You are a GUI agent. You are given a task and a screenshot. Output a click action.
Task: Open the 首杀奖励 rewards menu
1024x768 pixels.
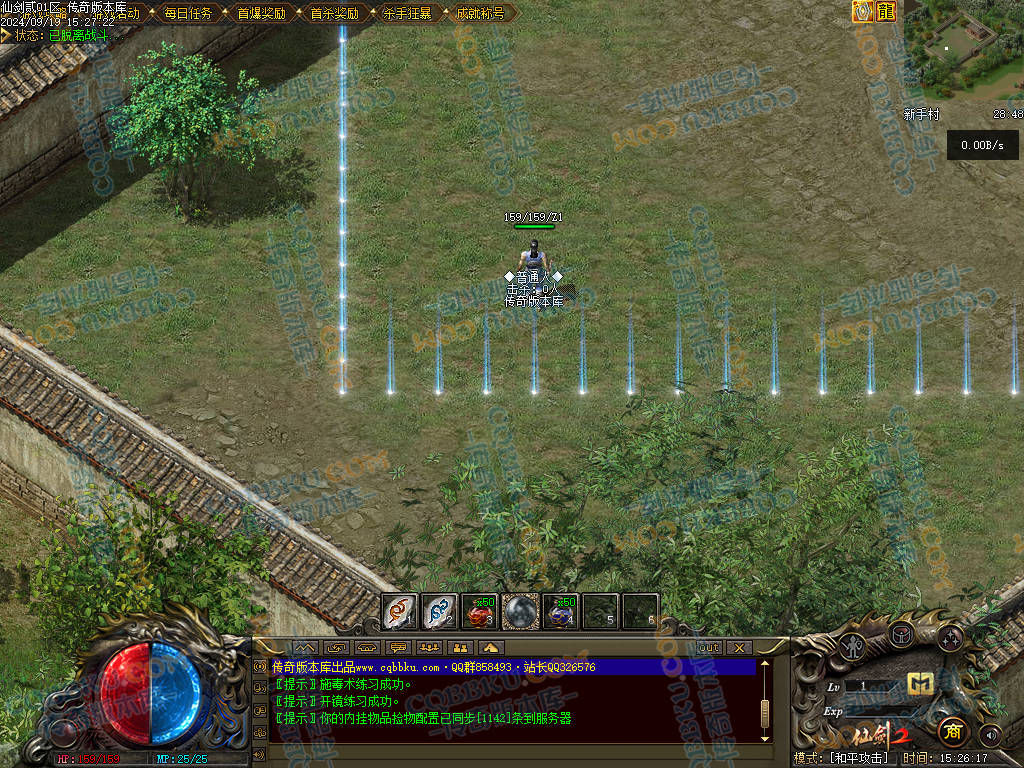(334, 14)
